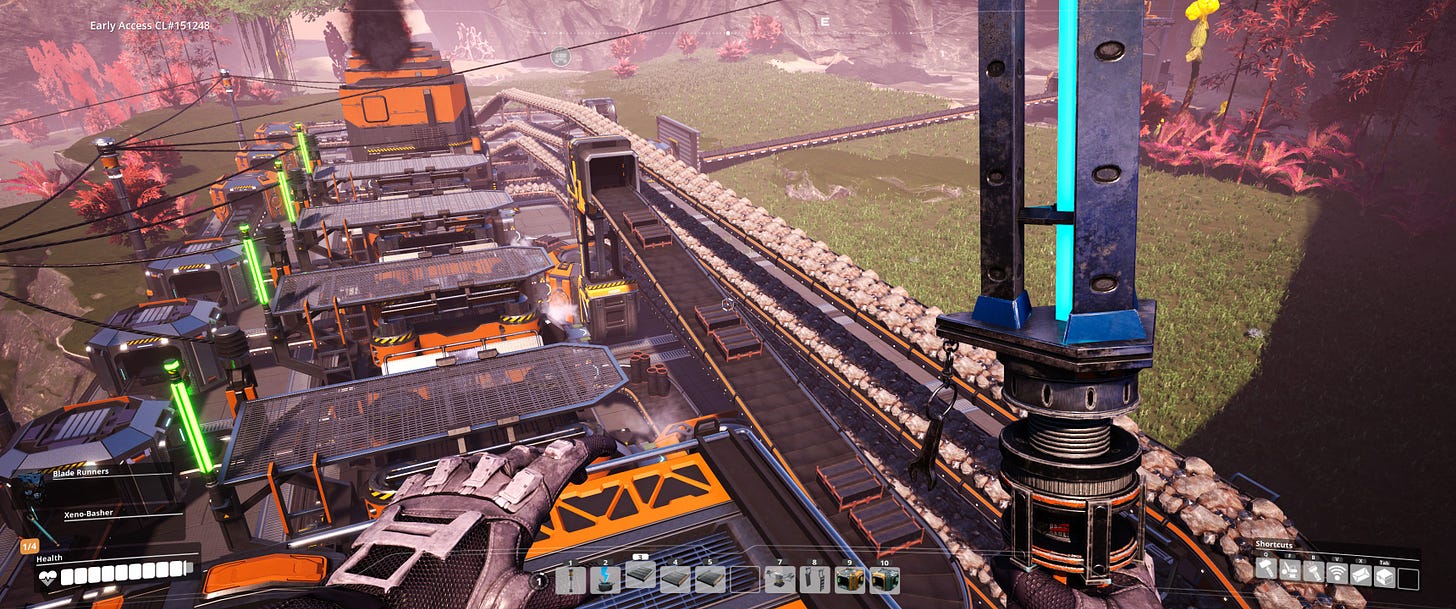Click the envelope shortcut icon

tap(1361, 573)
